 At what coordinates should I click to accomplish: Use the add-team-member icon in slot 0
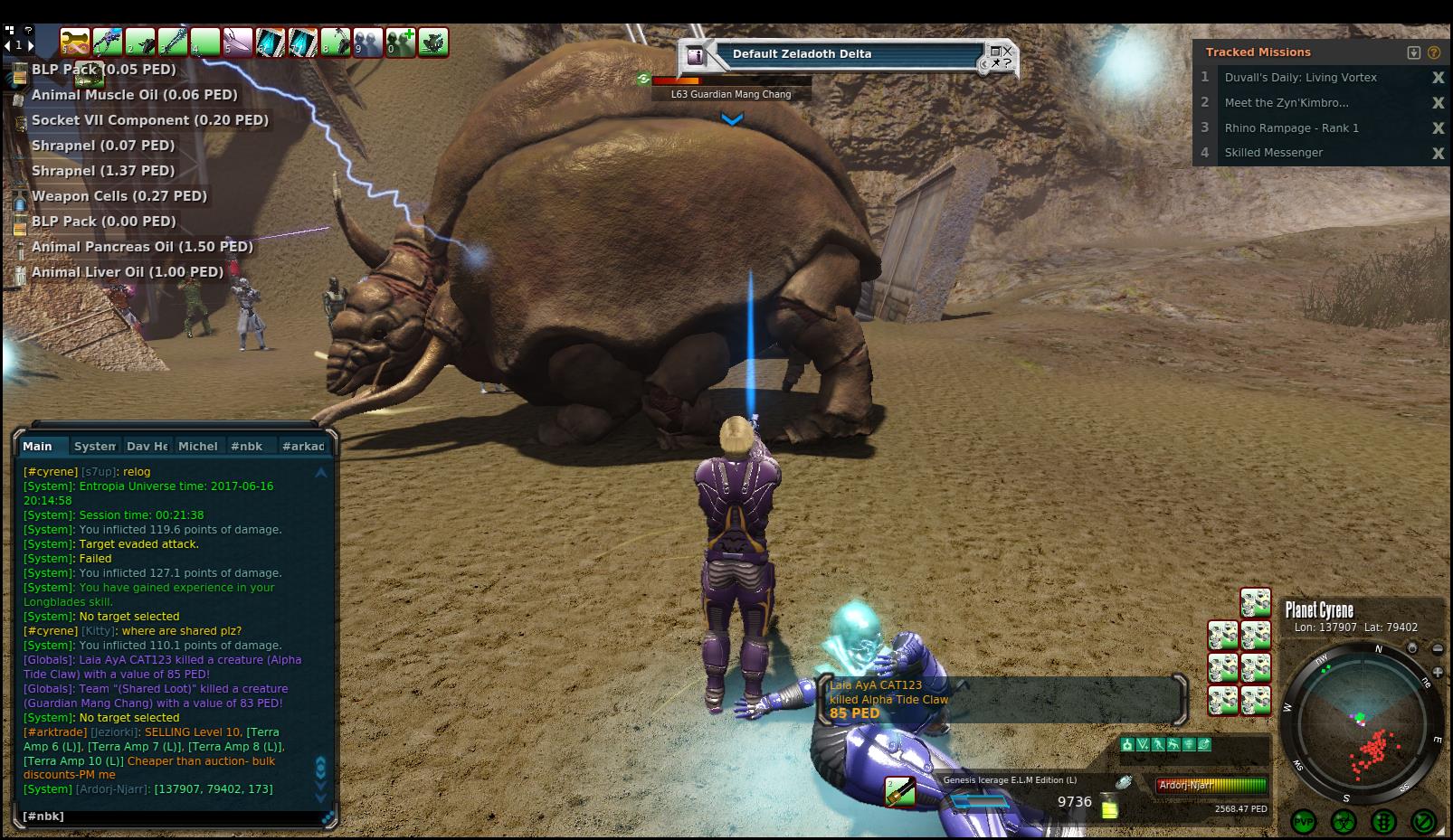[401, 42]
